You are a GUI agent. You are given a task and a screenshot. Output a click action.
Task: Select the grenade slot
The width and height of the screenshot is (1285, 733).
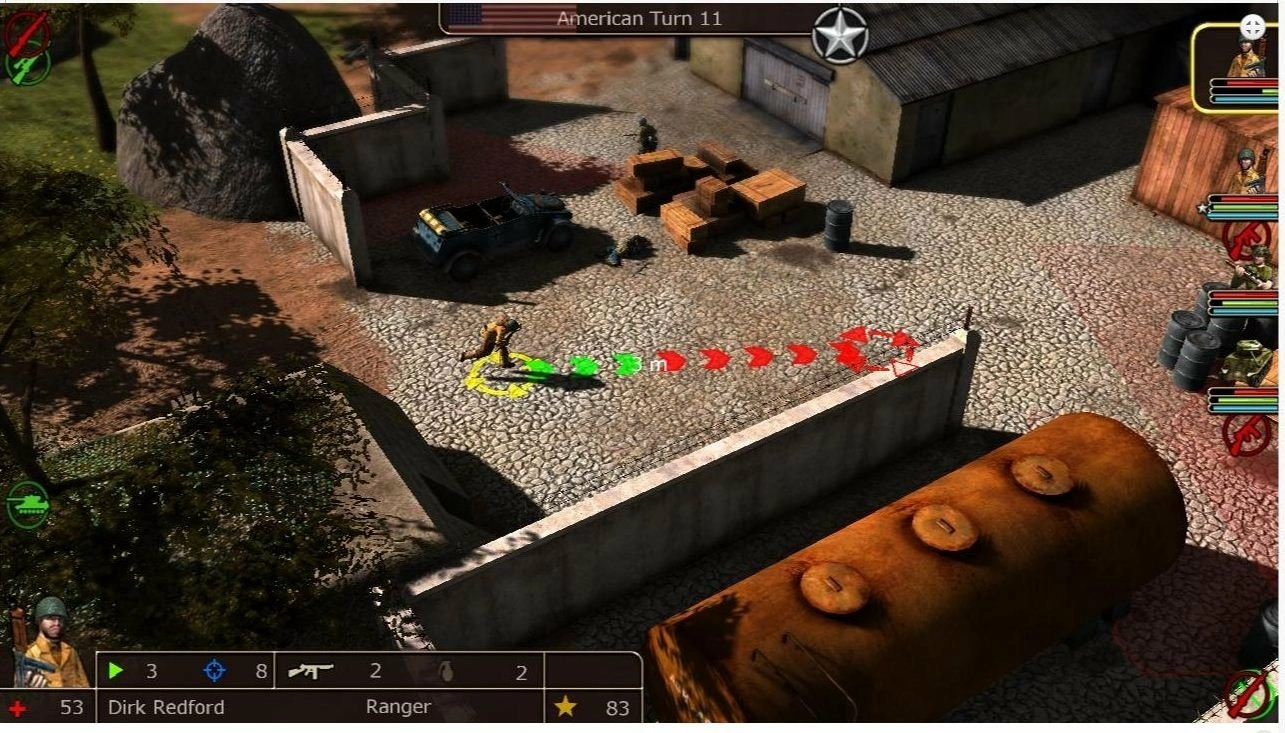[x=447, y=671]
